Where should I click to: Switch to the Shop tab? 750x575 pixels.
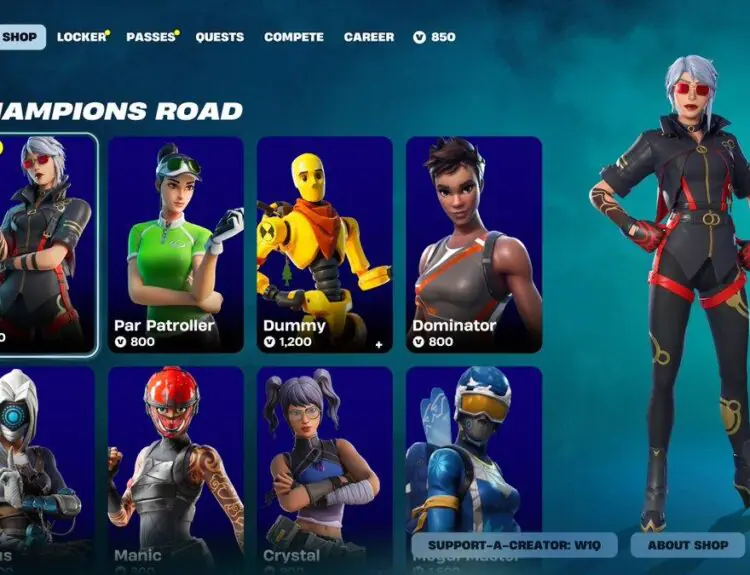[x=20, y=37]
